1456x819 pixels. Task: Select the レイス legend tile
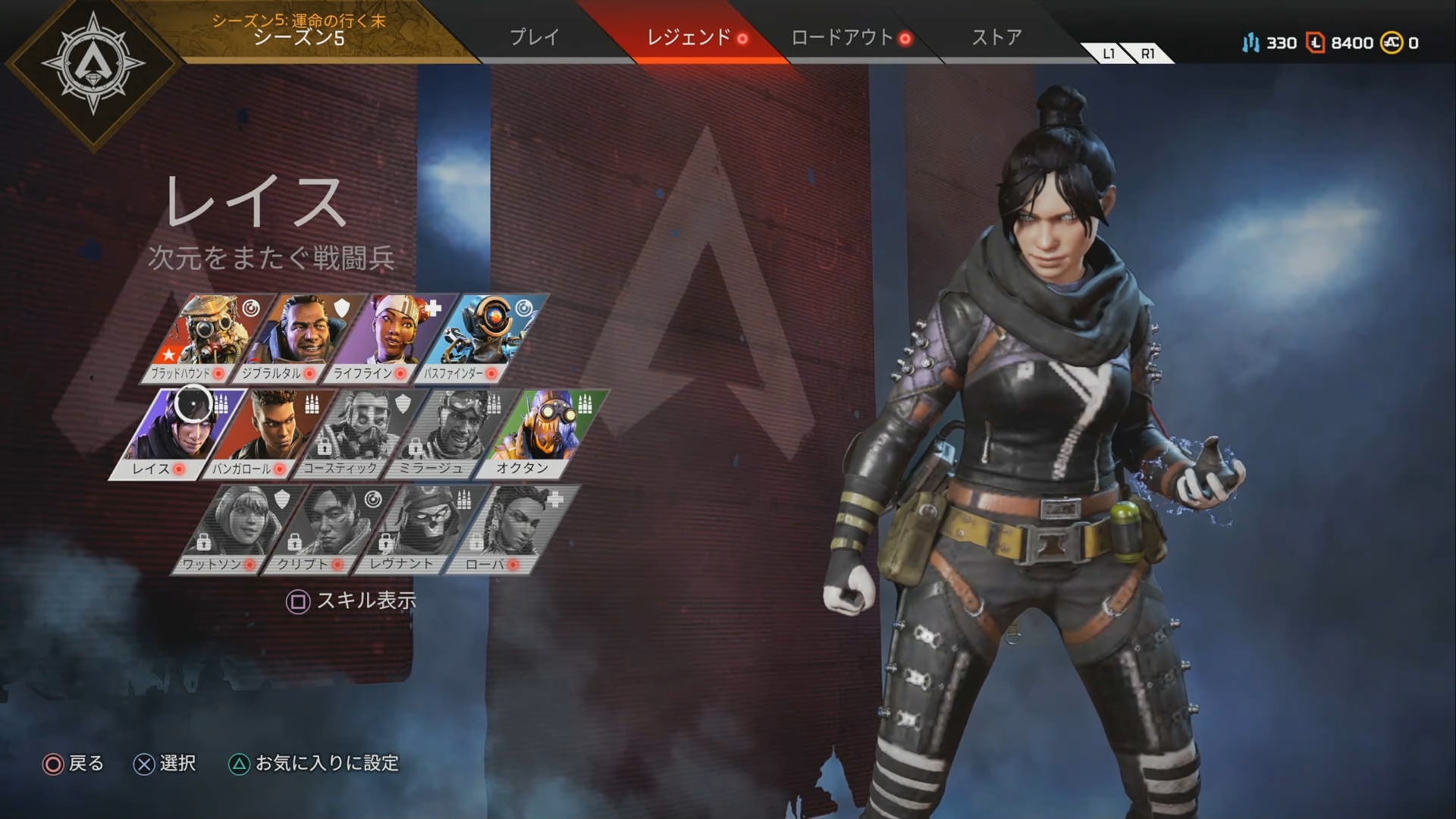pyautogui.click(x=178, y=434)
